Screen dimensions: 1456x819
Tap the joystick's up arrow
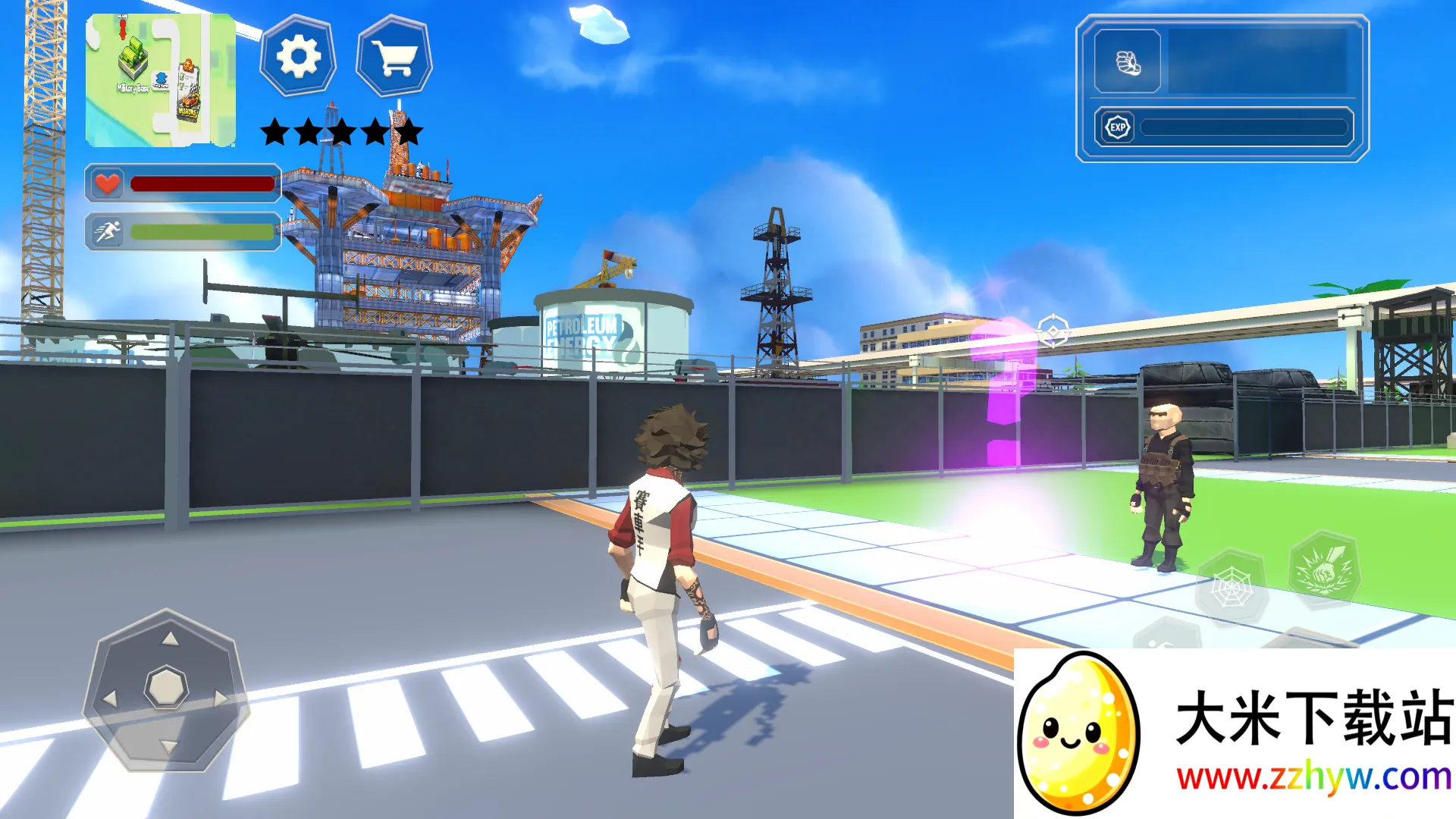pyautogui.click(x=170, y=639)
